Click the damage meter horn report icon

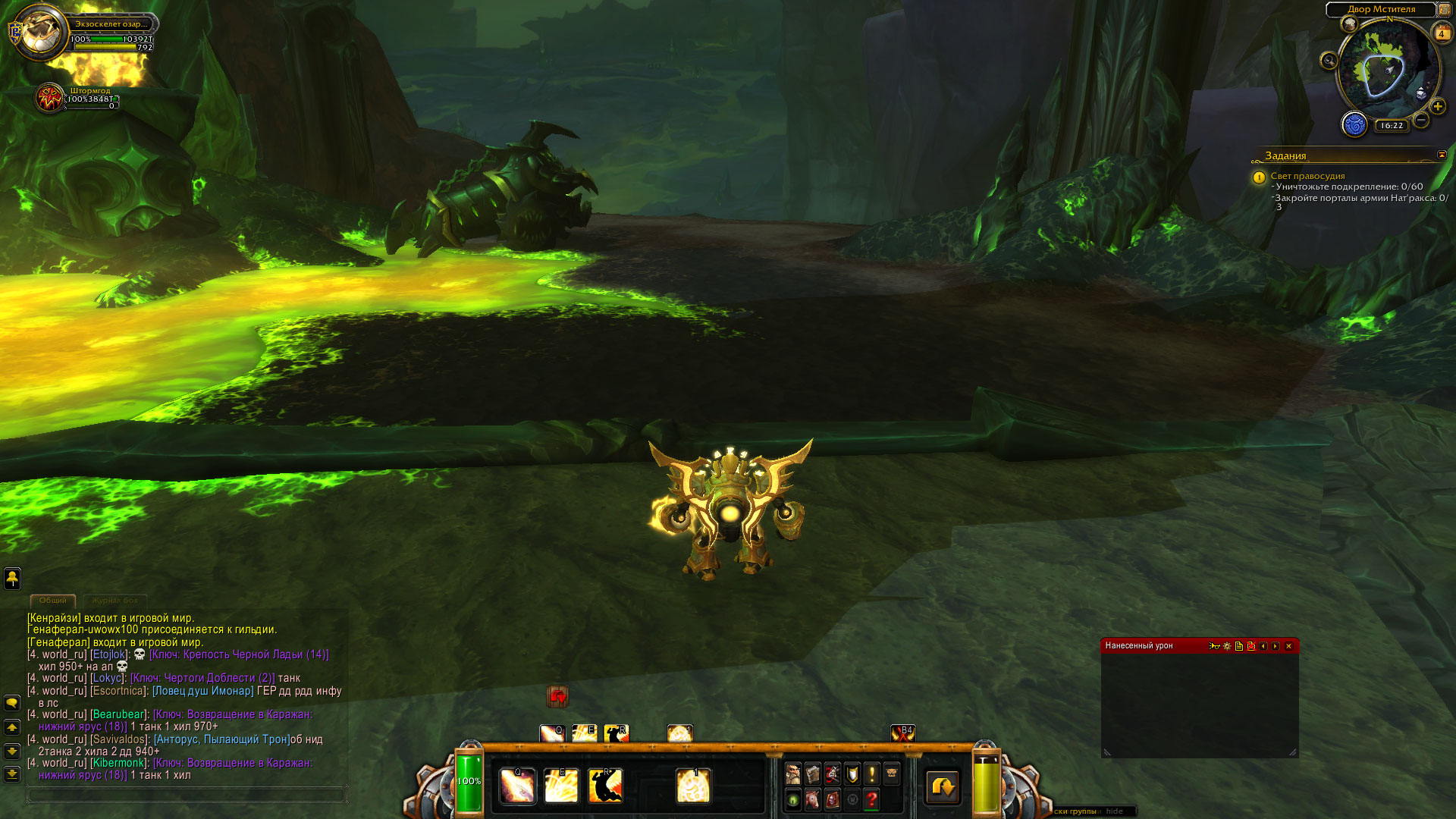(1214, 646)
